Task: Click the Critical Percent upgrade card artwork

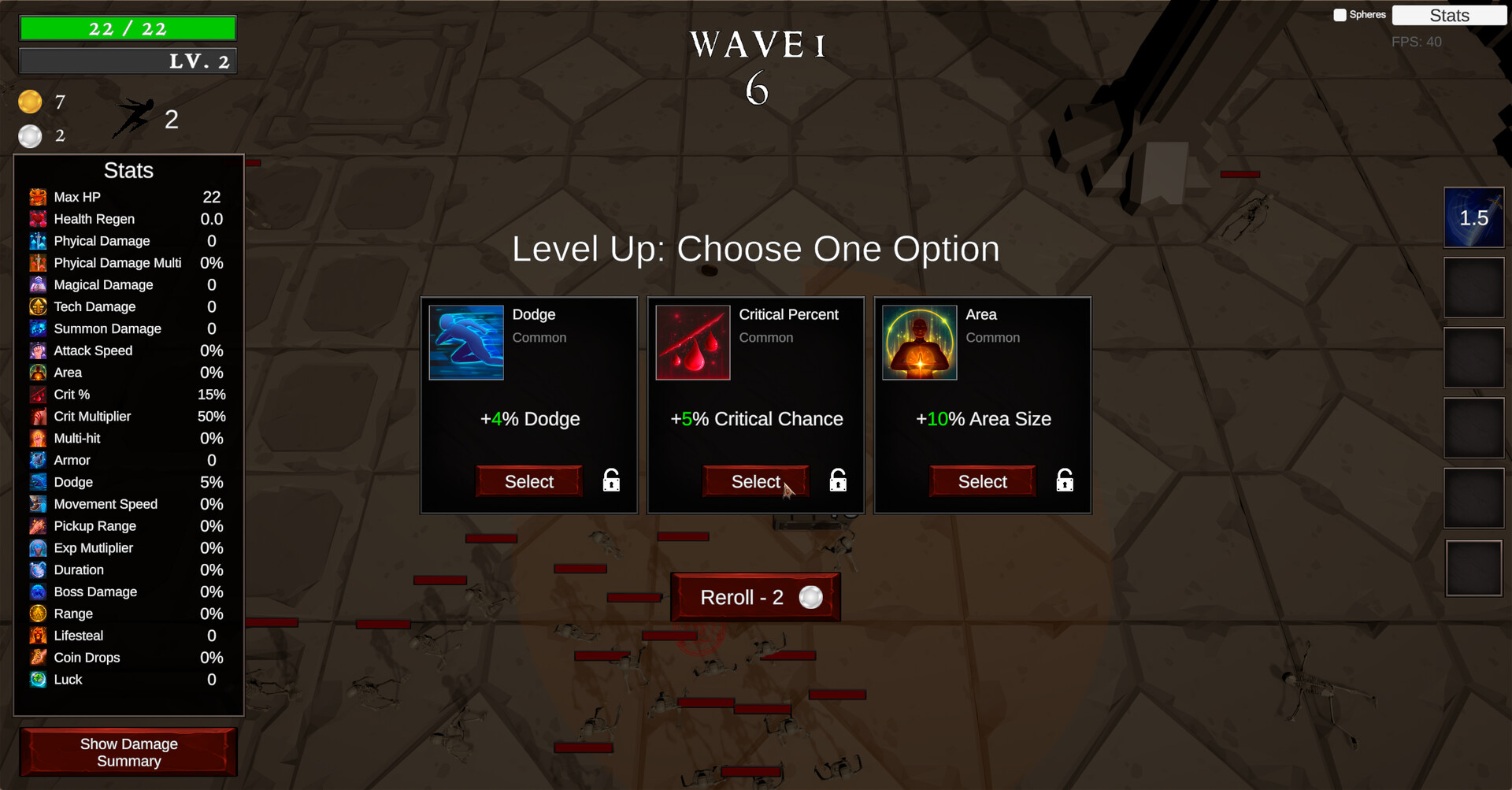Action: pos(692,343)
